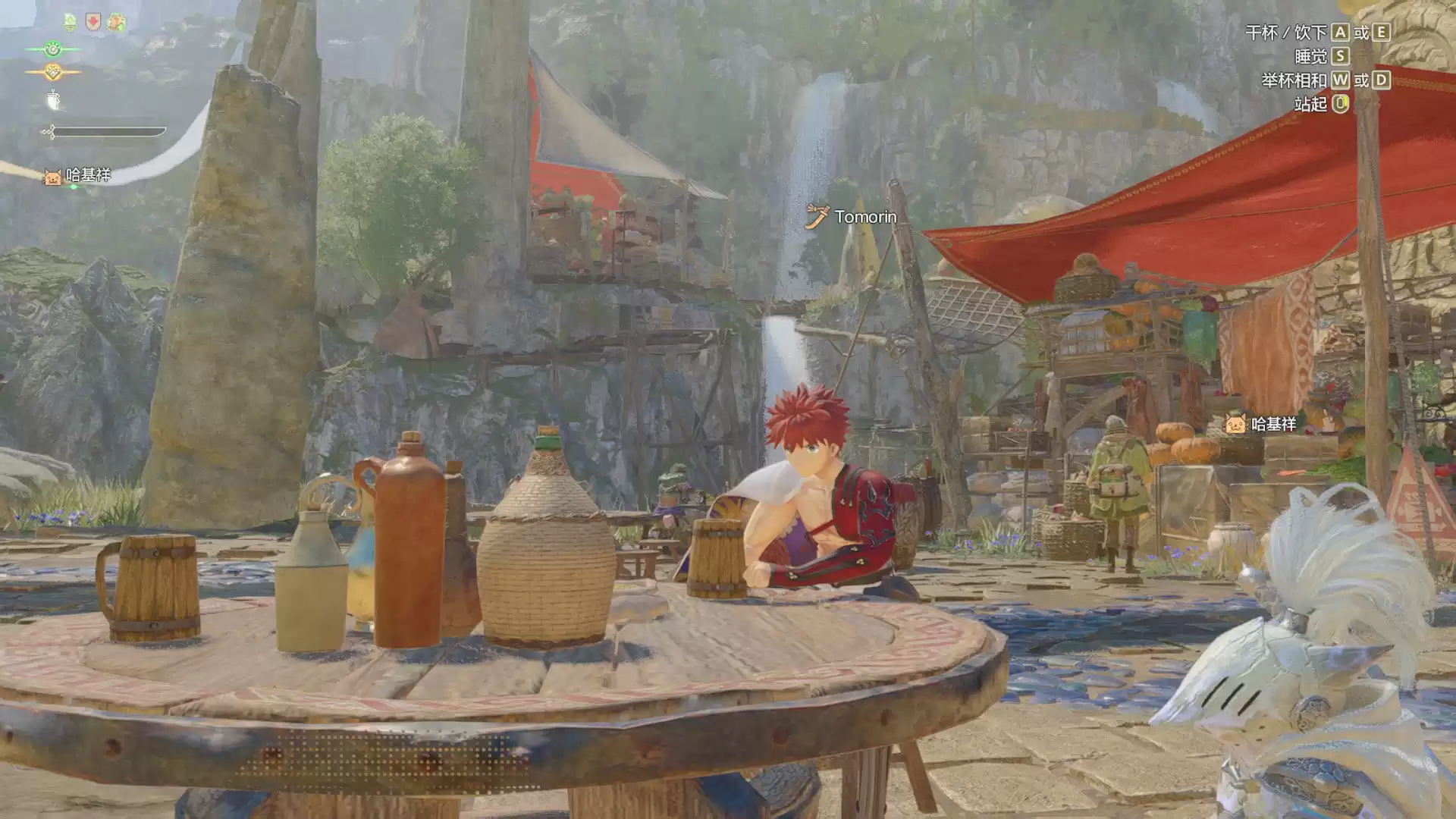Select the red down-arrow shield status icon
Image resolution: width=1456 pixels, height=819 pixels.
coord(93,22)
